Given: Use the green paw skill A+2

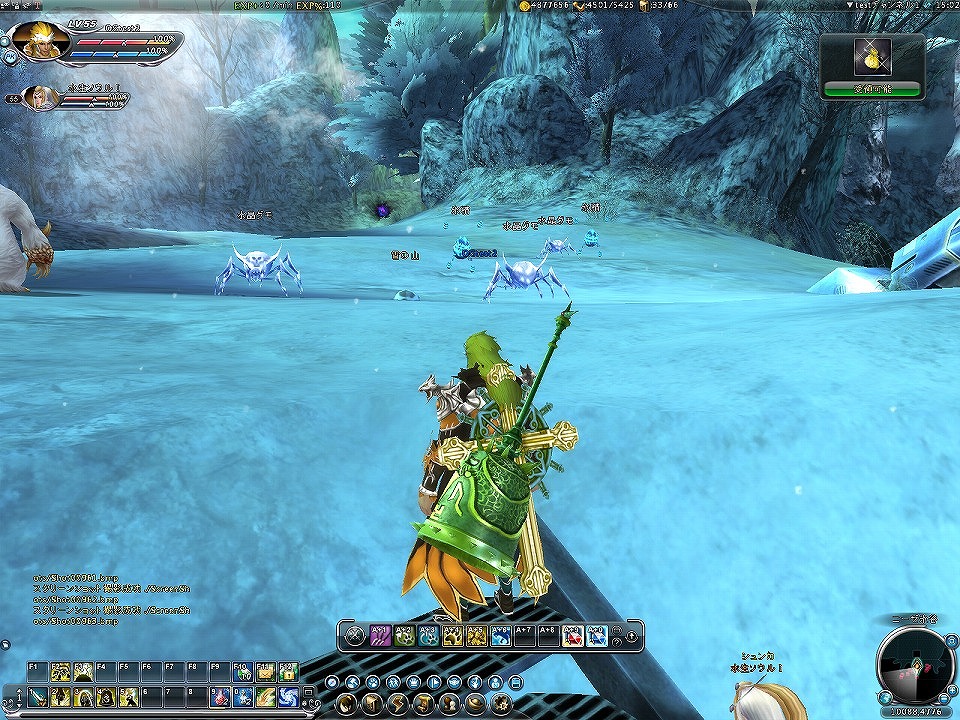Looking at the screenshot, I should (x=405, y=636).
